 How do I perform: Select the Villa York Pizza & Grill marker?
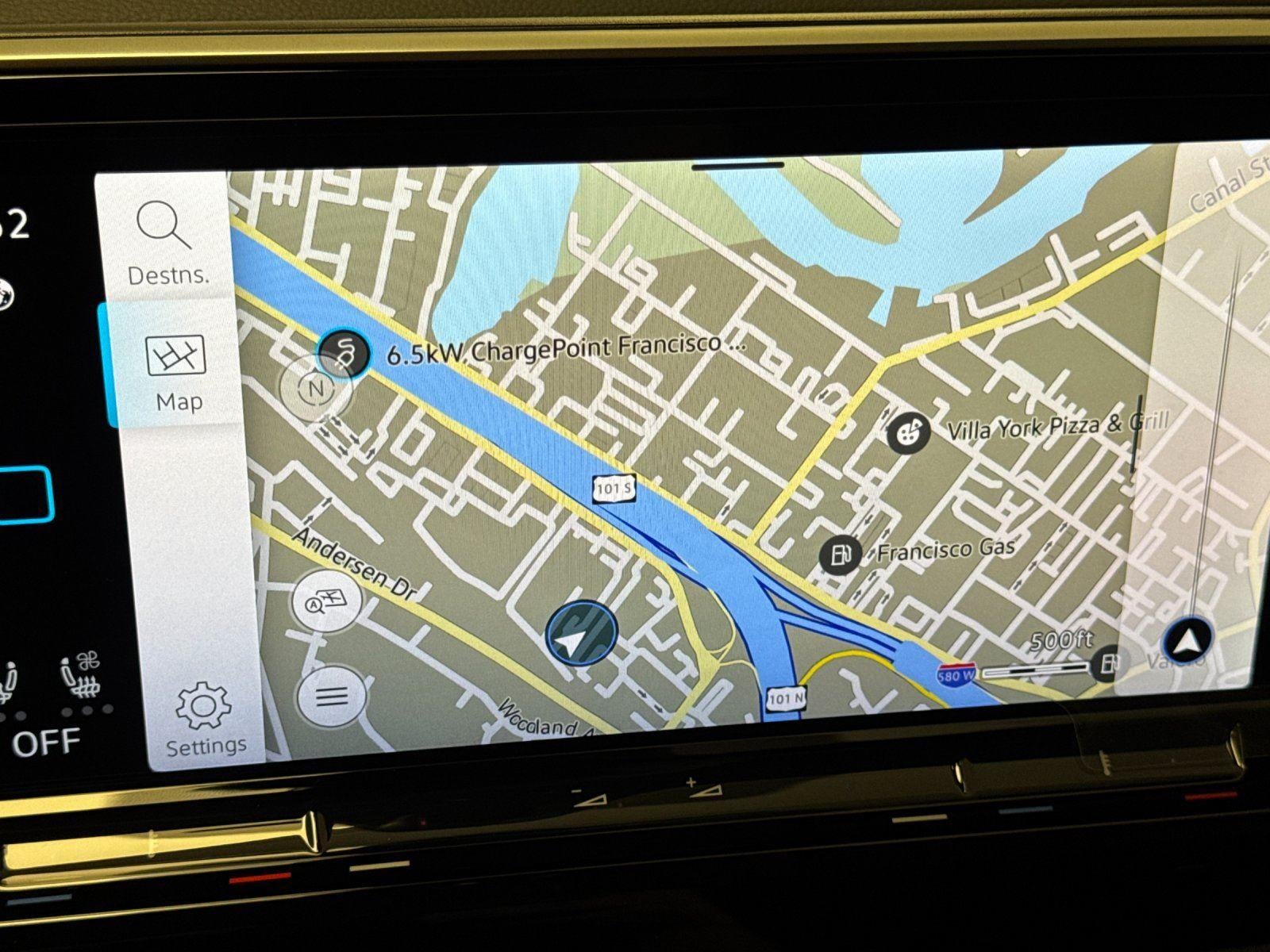(908, 433)
